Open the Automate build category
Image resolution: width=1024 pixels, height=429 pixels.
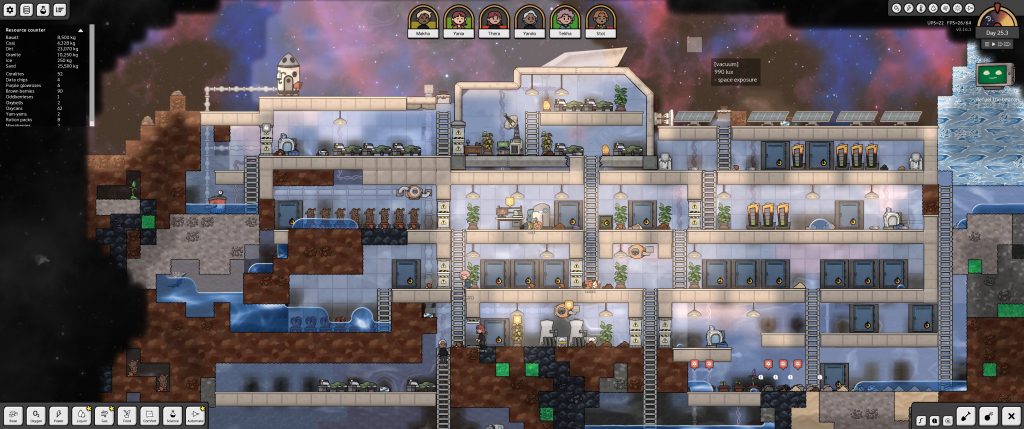point(195,415)
